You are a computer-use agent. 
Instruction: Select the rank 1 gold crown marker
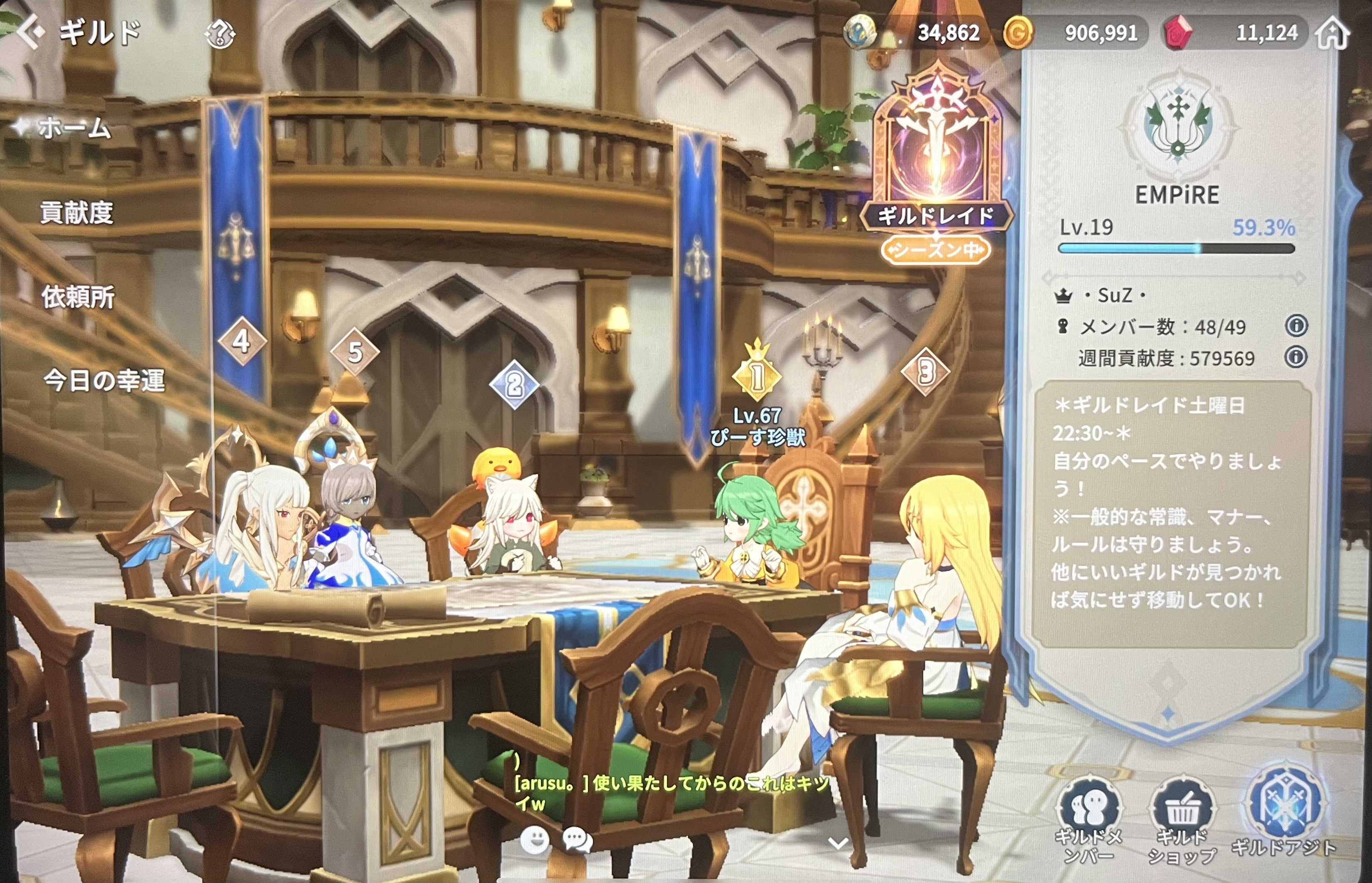[x=757, y=376]
